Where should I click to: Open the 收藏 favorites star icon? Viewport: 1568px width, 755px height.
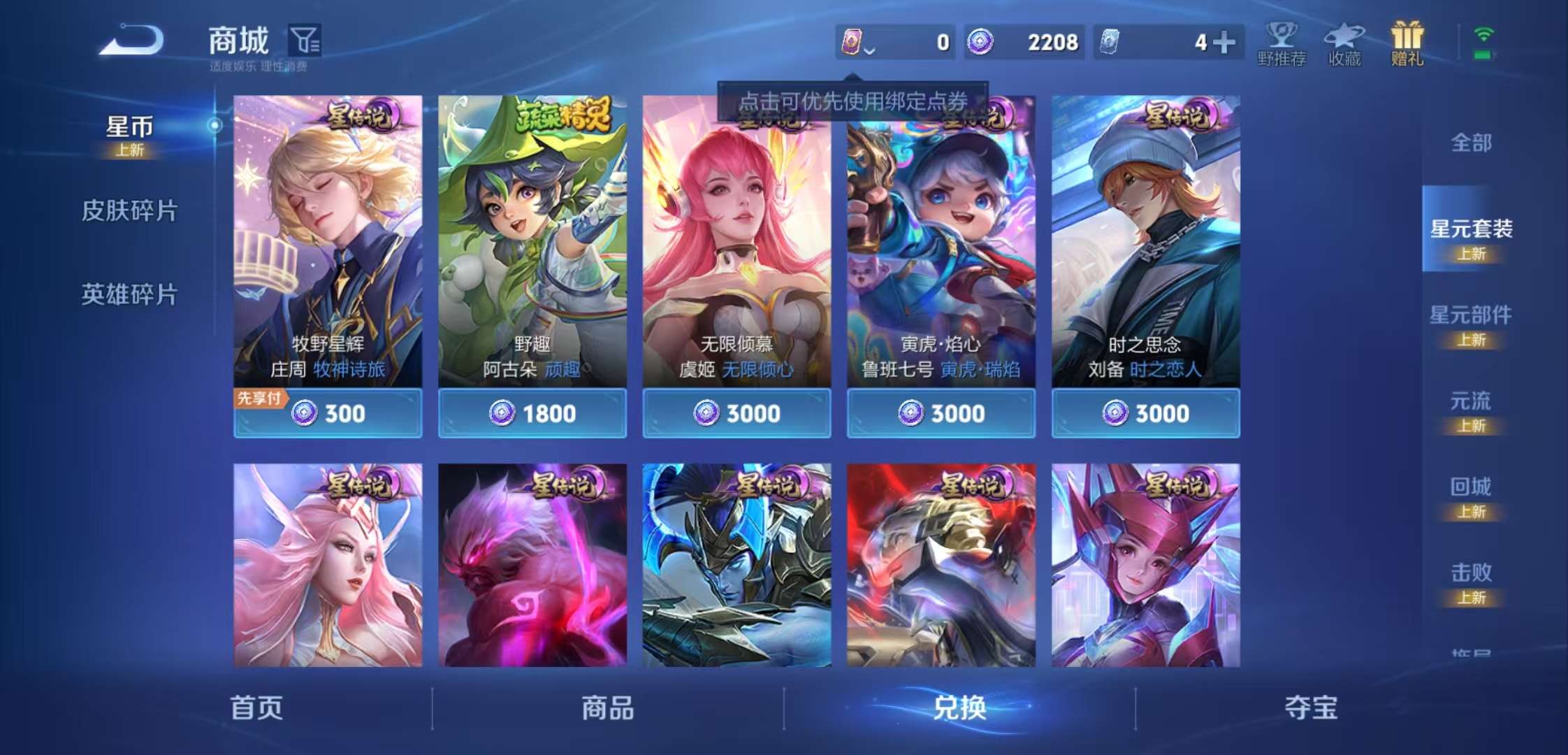coord(1345,42)
